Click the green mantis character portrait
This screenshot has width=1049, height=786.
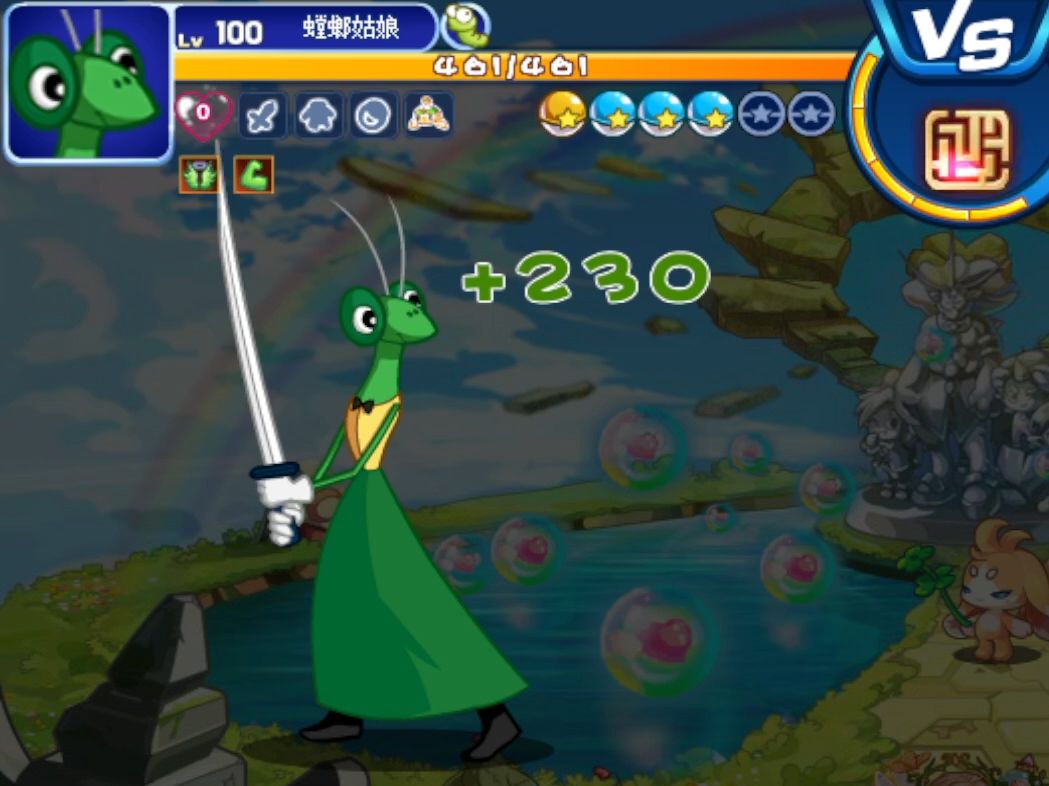coord(88,84)
